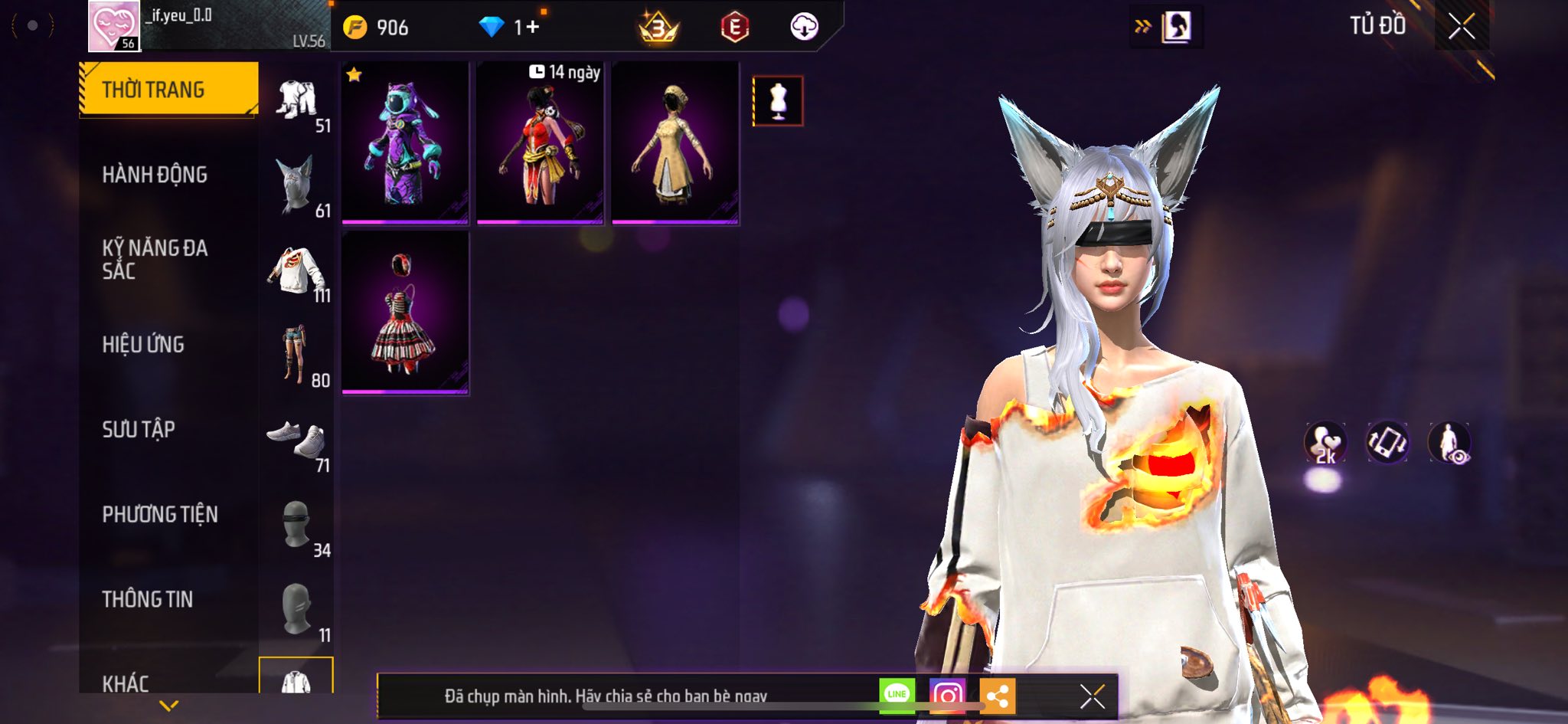The height and width of the screenshot is (724, 1568).
Task: Share the screenshot to Instagram
Action: pyautogui.click(x=947, y=696)
